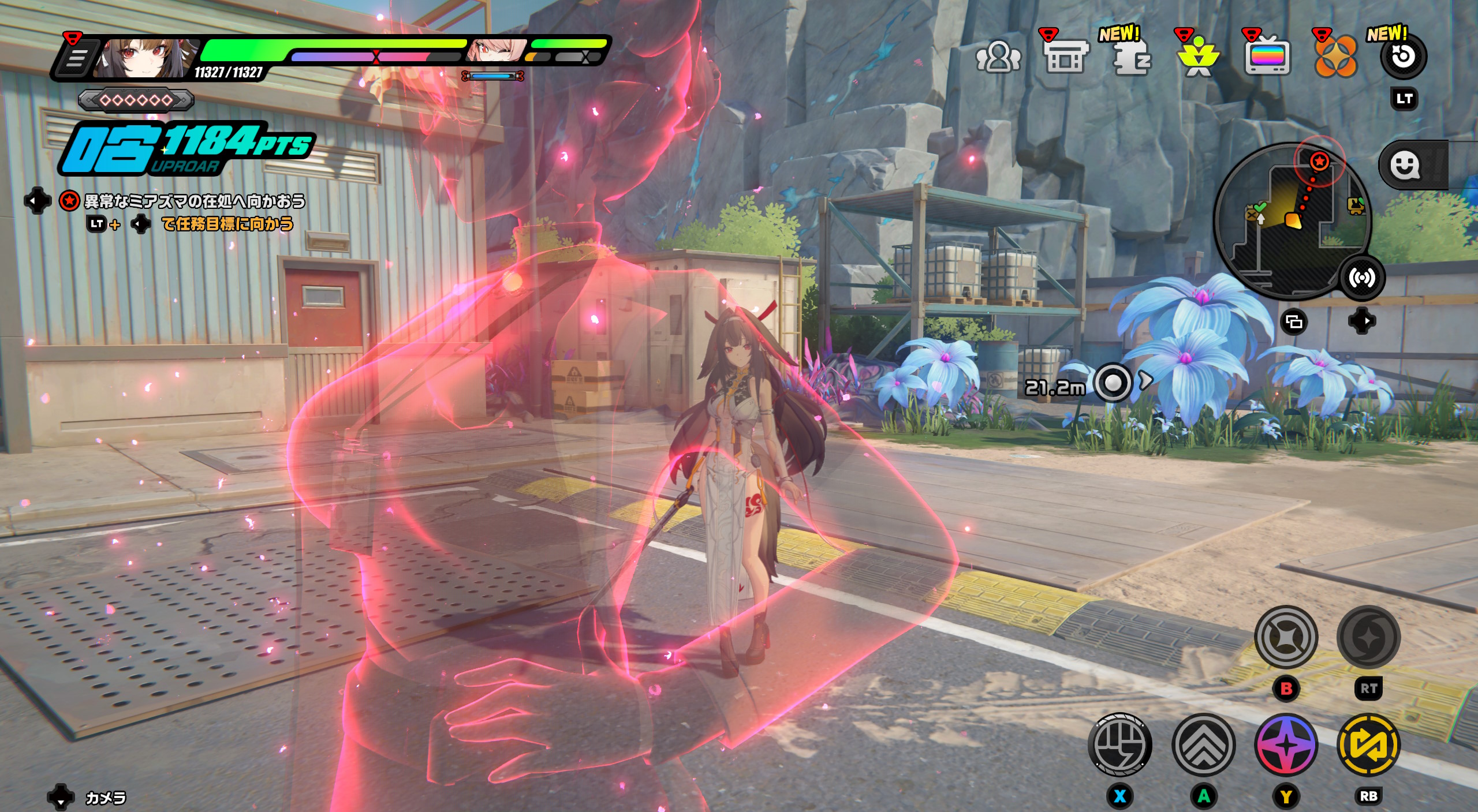Open the shop storefront icon
Viewport: 1478px width, 812px height.
[x=1065, y=57]
